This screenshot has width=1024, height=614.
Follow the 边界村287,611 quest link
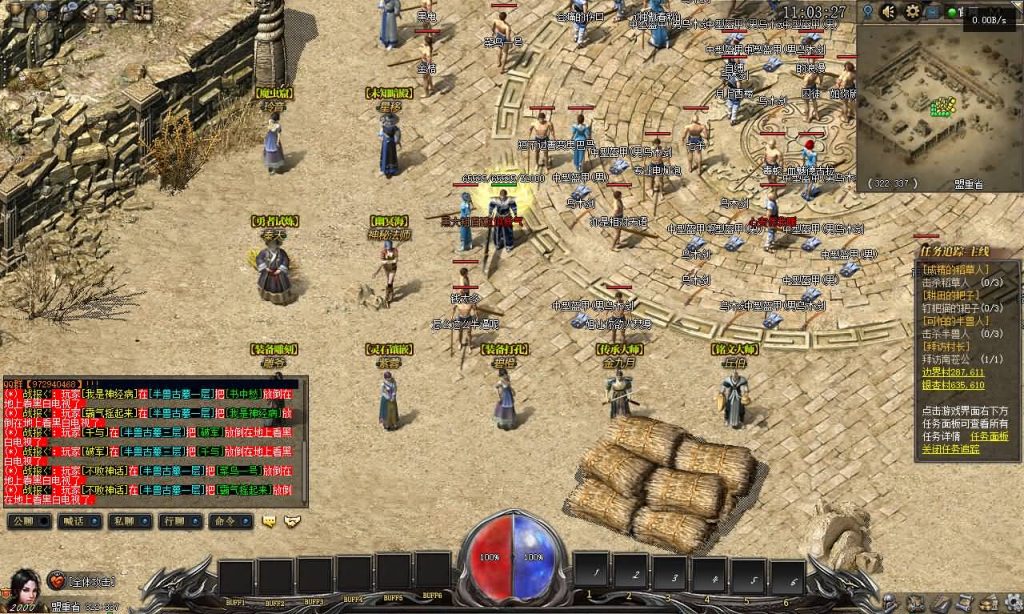(953, 372)
